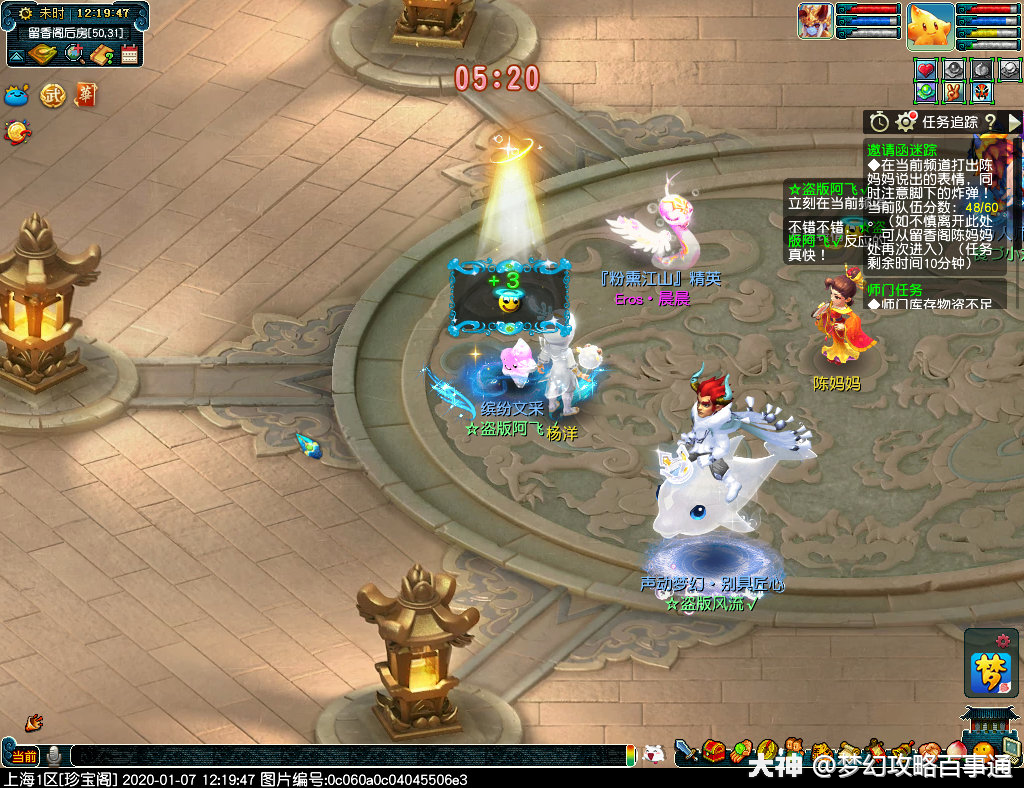This screenshot has width=1024, height=788.
Task: Click the opera mask buff icon
Action: (982, 92)
